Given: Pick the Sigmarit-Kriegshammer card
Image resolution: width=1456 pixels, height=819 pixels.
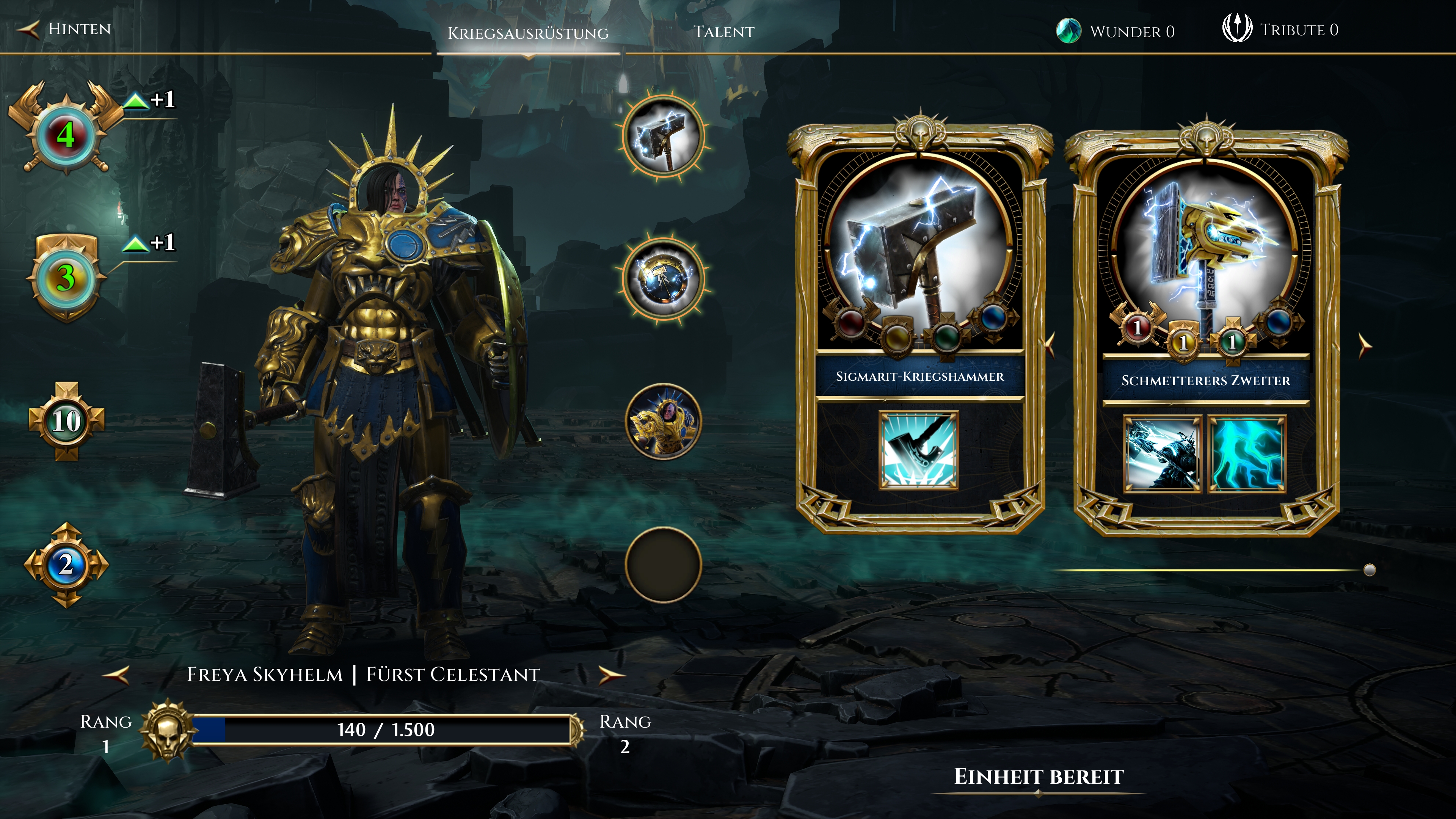Looking at the screenshot, I should (x=920, y=328).
